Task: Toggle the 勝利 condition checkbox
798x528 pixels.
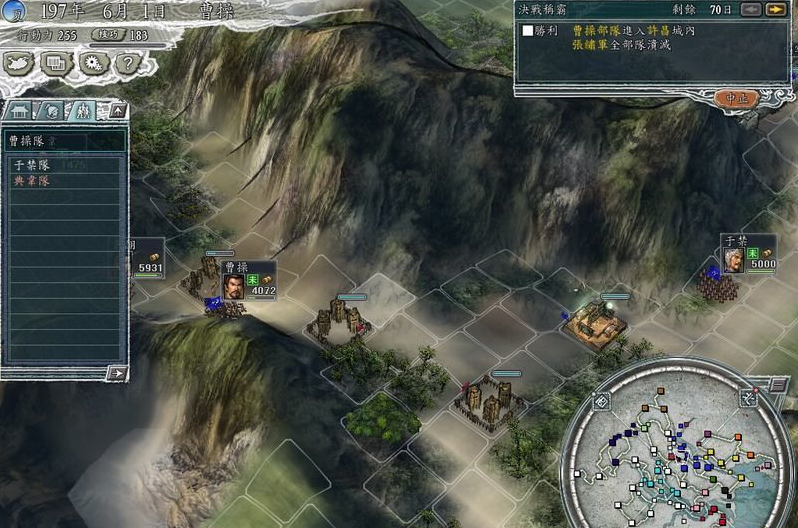Action: [528, 31]
